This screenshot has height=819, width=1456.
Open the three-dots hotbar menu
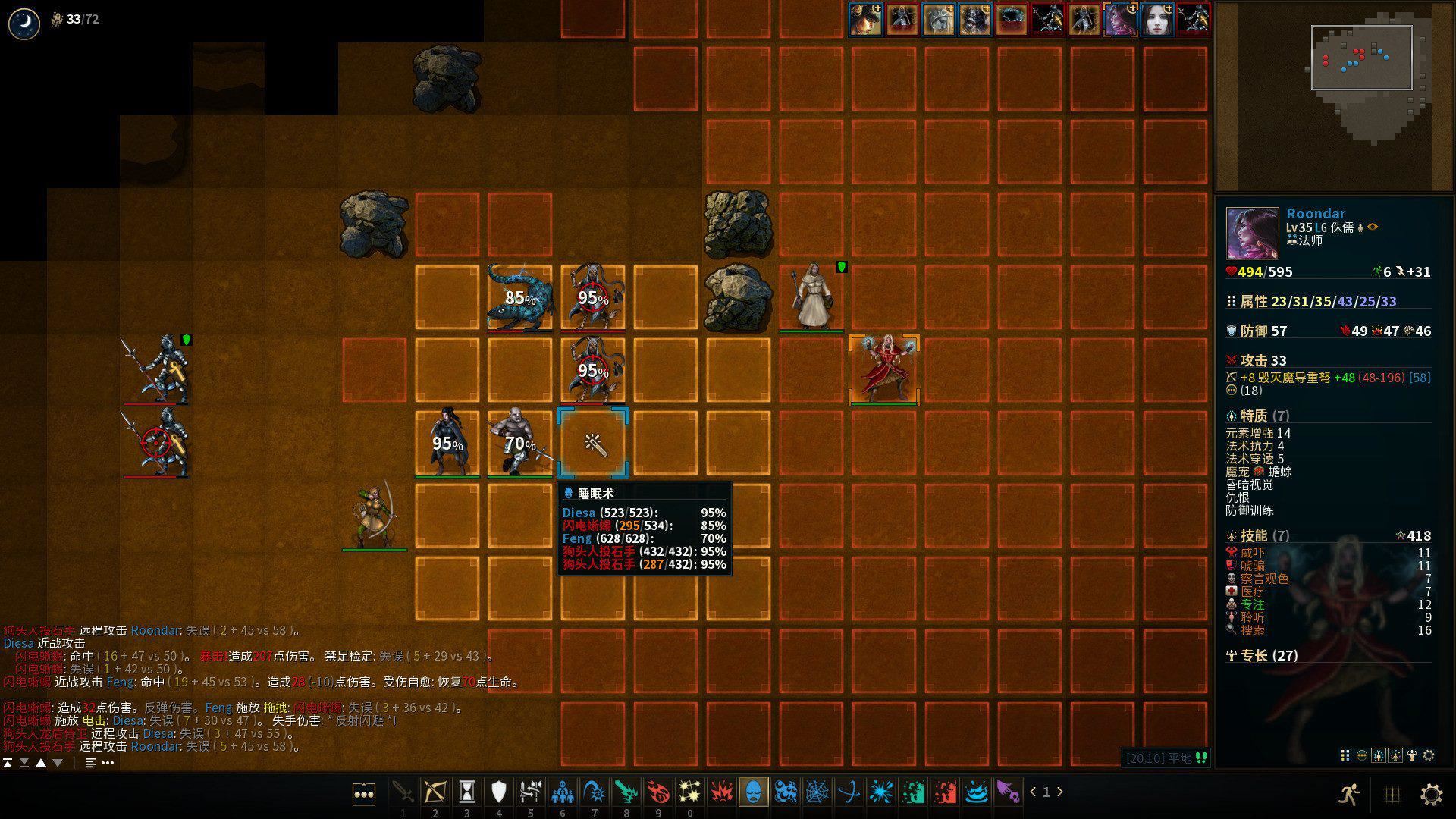tap(364, 794)
